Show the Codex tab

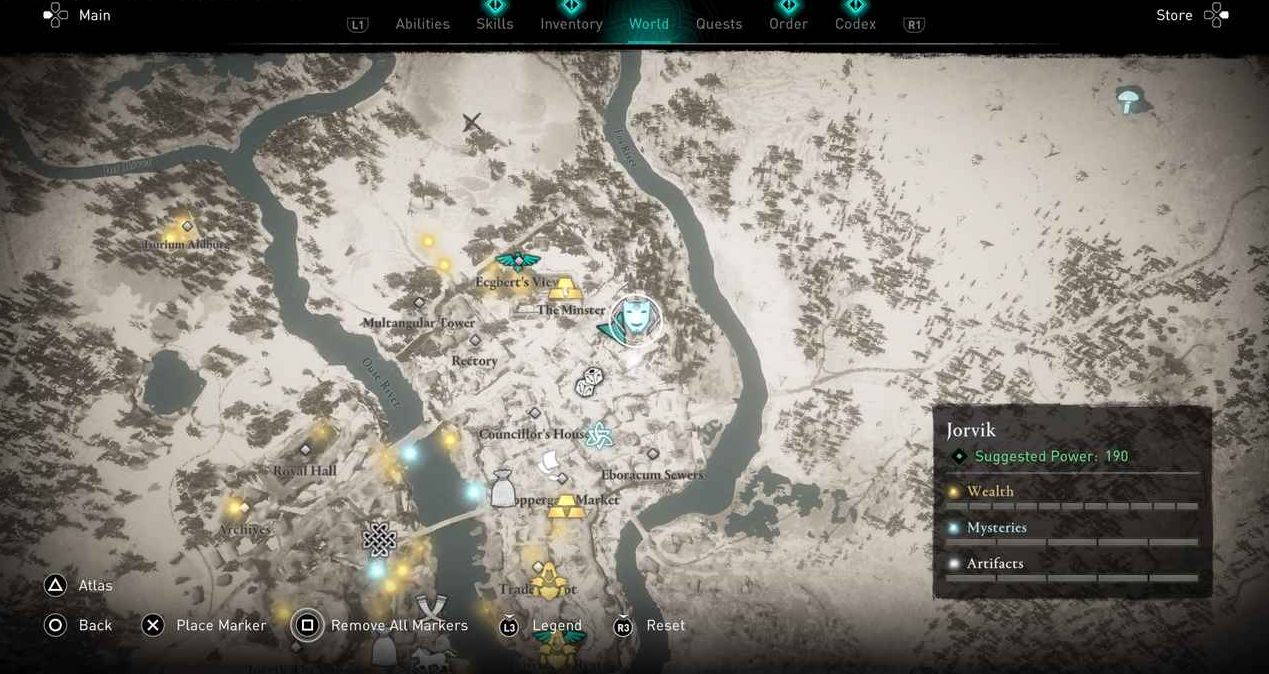pyautogui.click(x=855, y=24)
